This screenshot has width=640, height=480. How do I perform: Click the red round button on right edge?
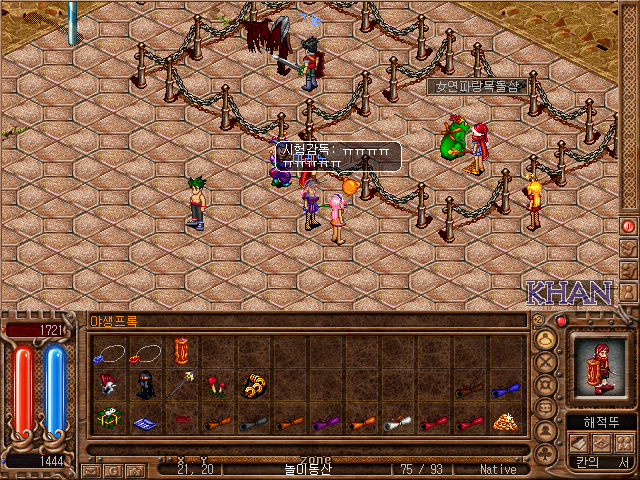coord(628,226)
